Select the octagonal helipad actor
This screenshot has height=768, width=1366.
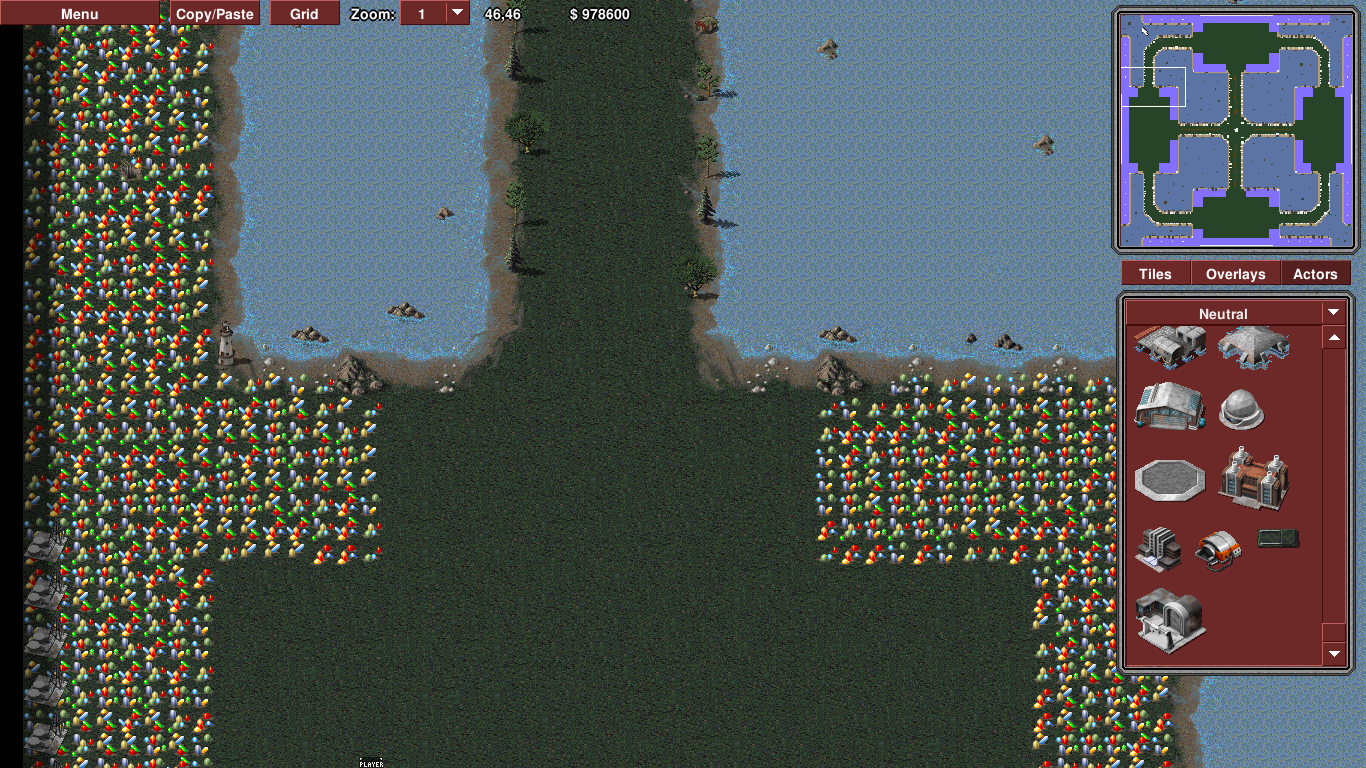click(1170, 478)
